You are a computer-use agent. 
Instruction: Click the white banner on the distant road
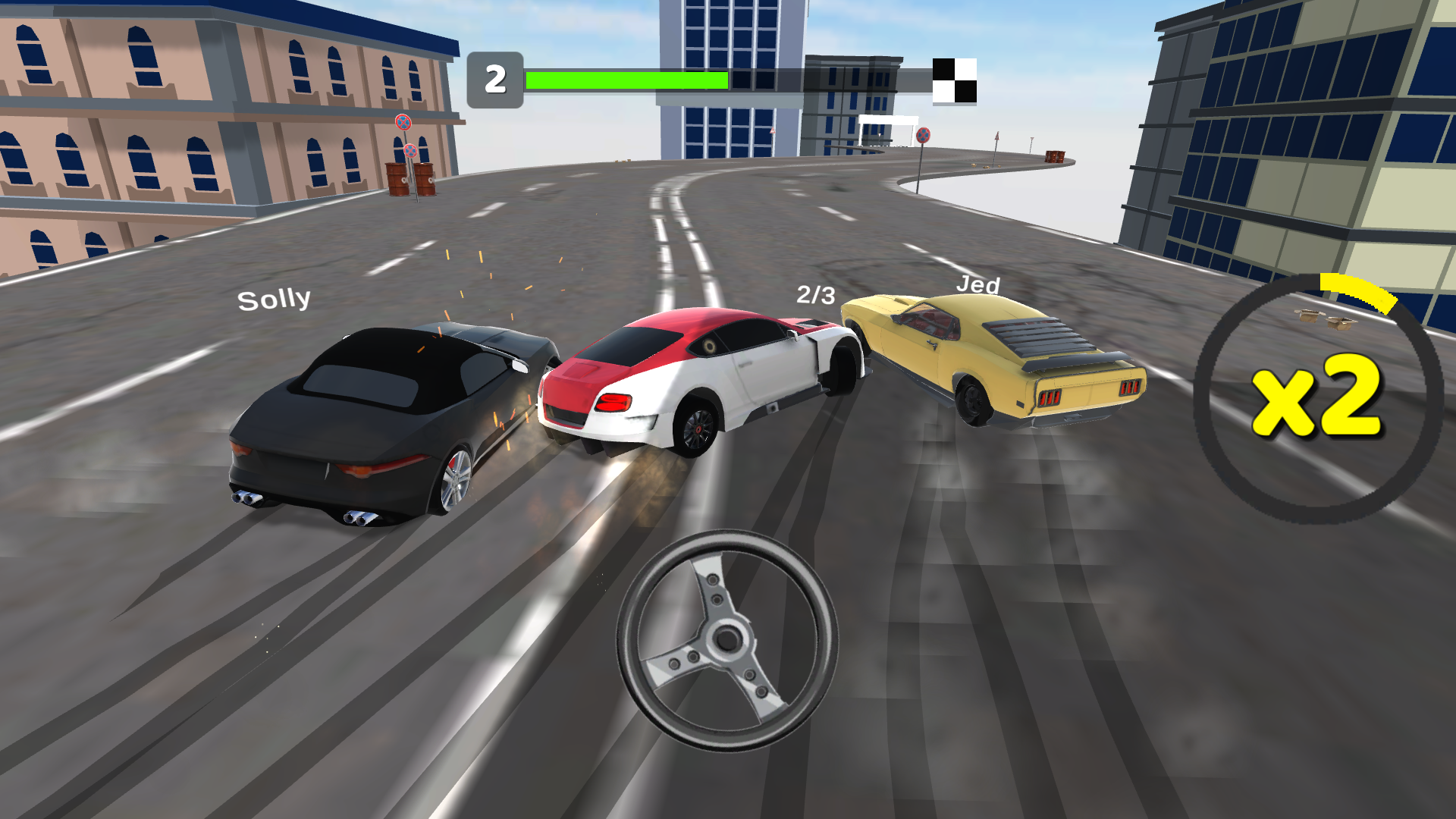pos(887,120)
